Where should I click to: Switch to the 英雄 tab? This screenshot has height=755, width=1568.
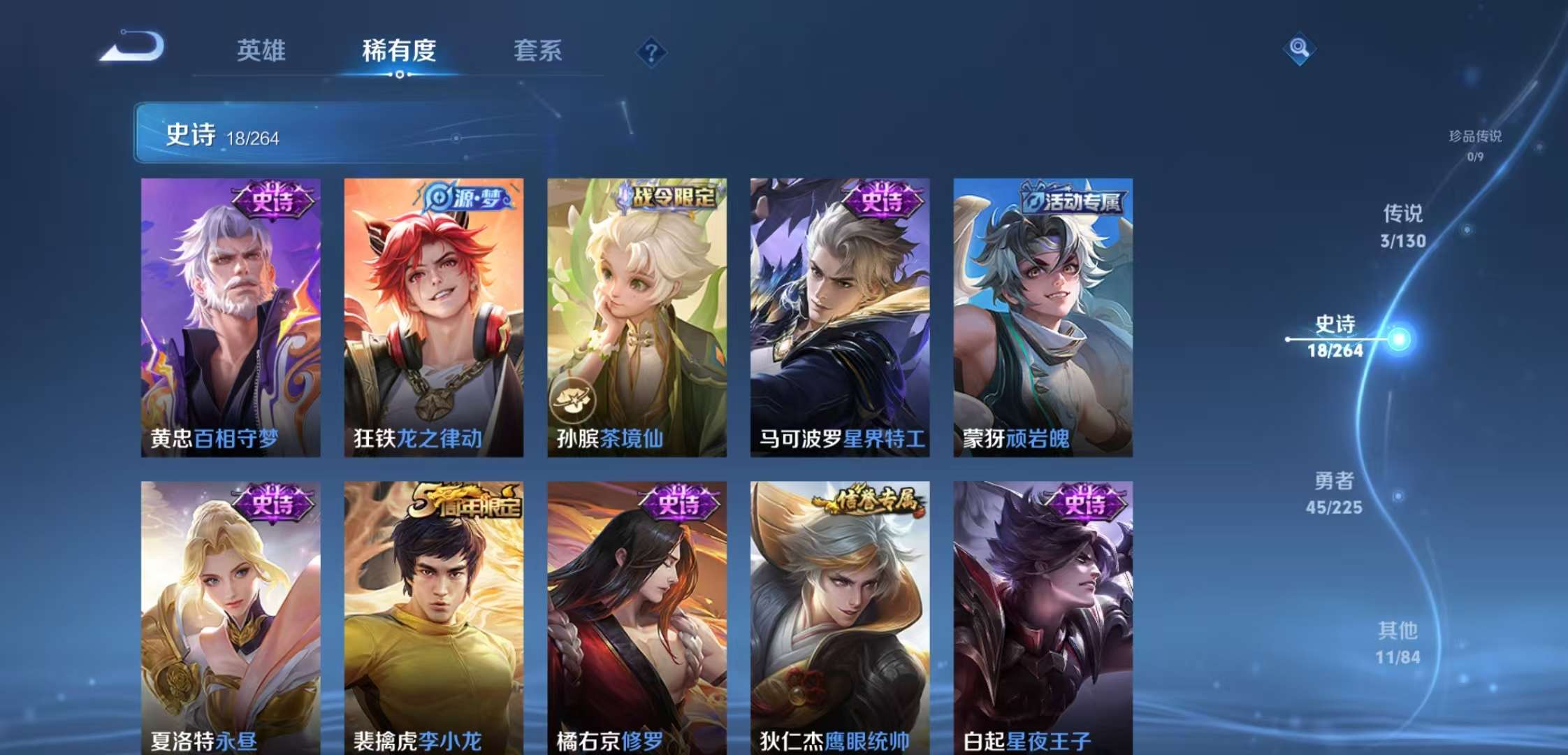click(x=261, y=50)
